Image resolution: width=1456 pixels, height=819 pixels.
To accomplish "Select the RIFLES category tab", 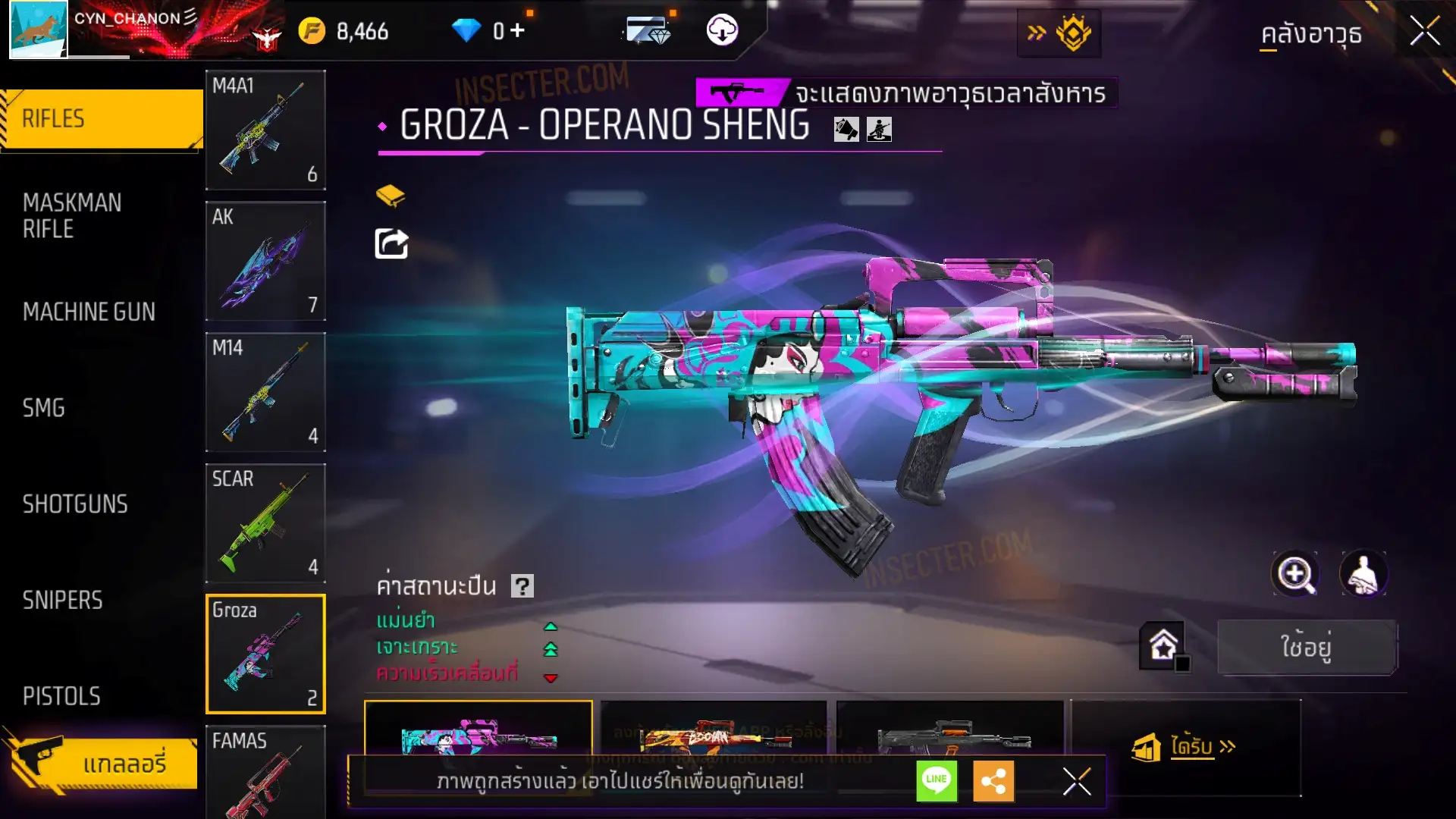I will pos(102,119).
